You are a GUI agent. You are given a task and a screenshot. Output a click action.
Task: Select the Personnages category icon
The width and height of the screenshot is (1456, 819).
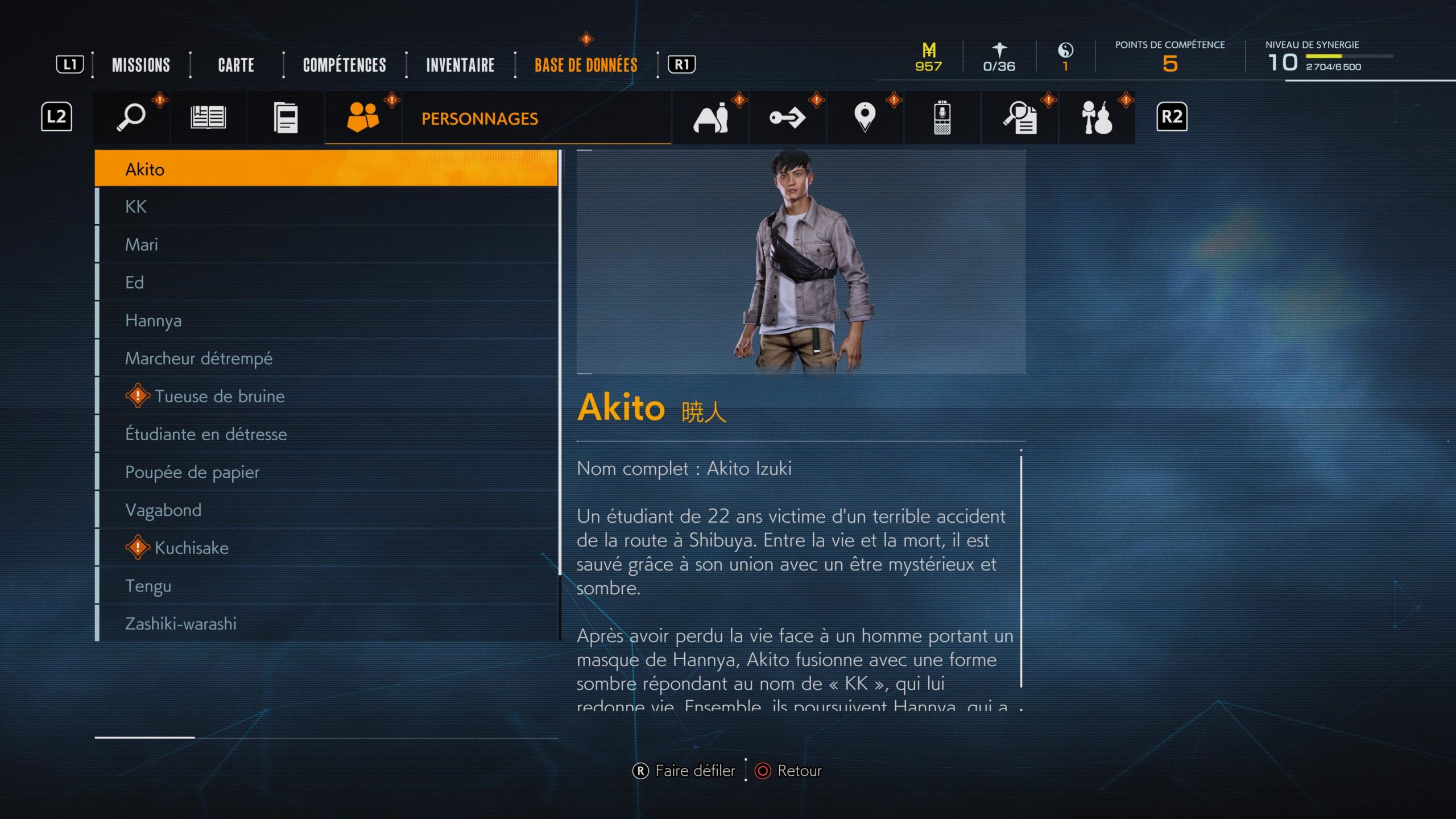click(x=363, y=117)
